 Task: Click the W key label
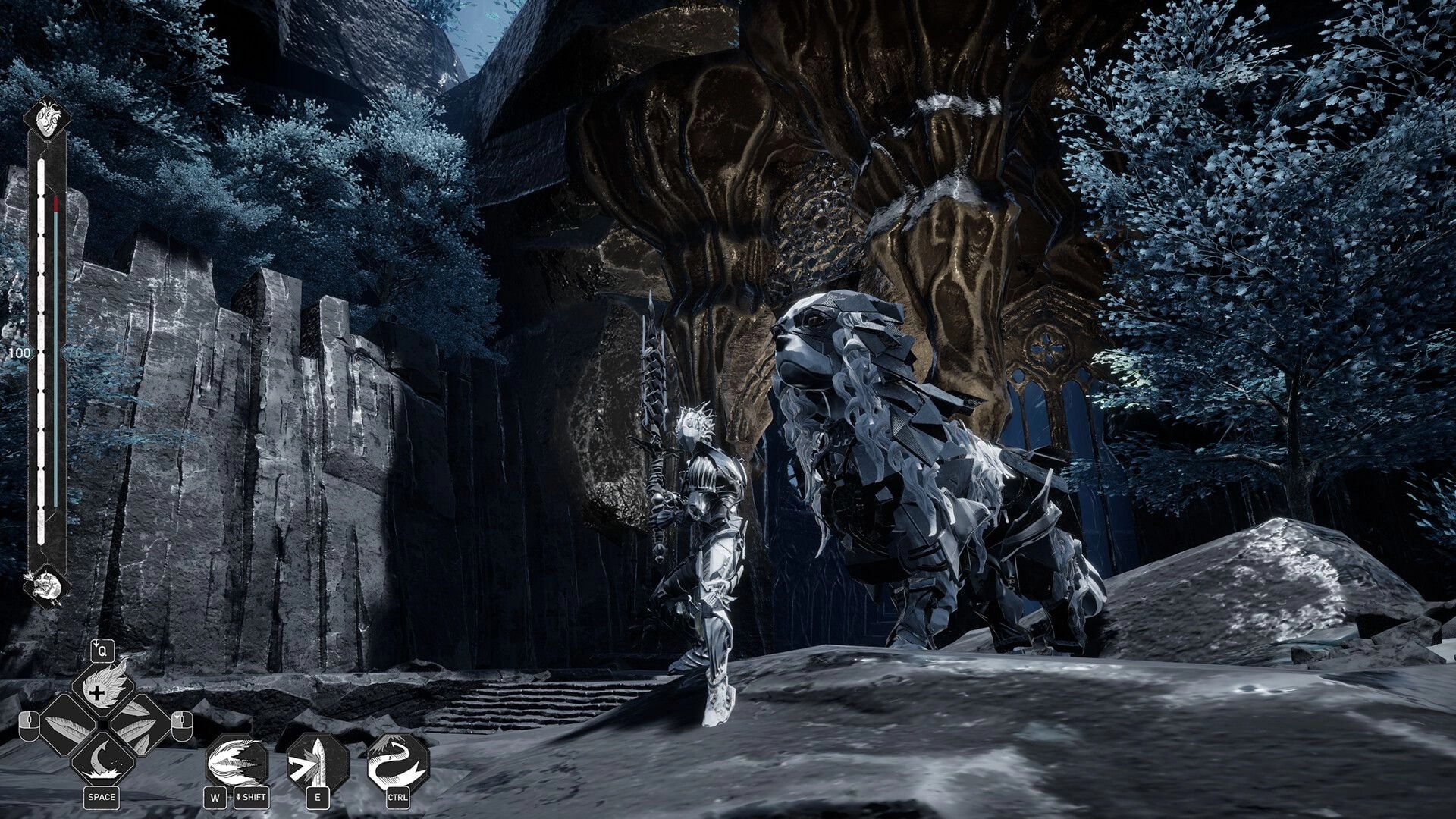[215, 798]
